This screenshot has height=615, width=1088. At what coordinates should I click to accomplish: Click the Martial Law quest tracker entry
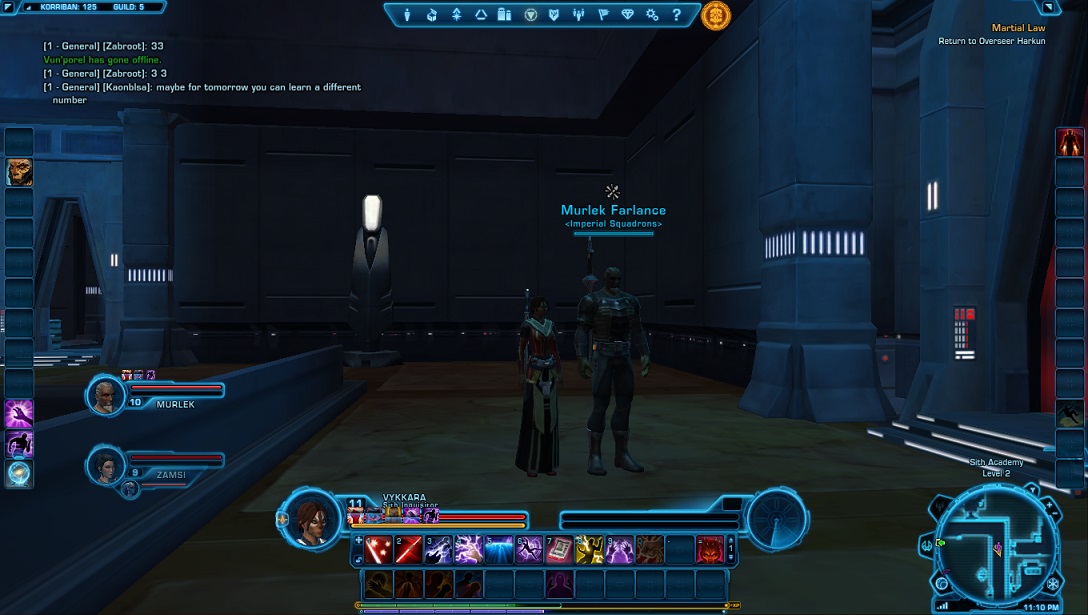pyautogui.click(x=1018, y=29)
